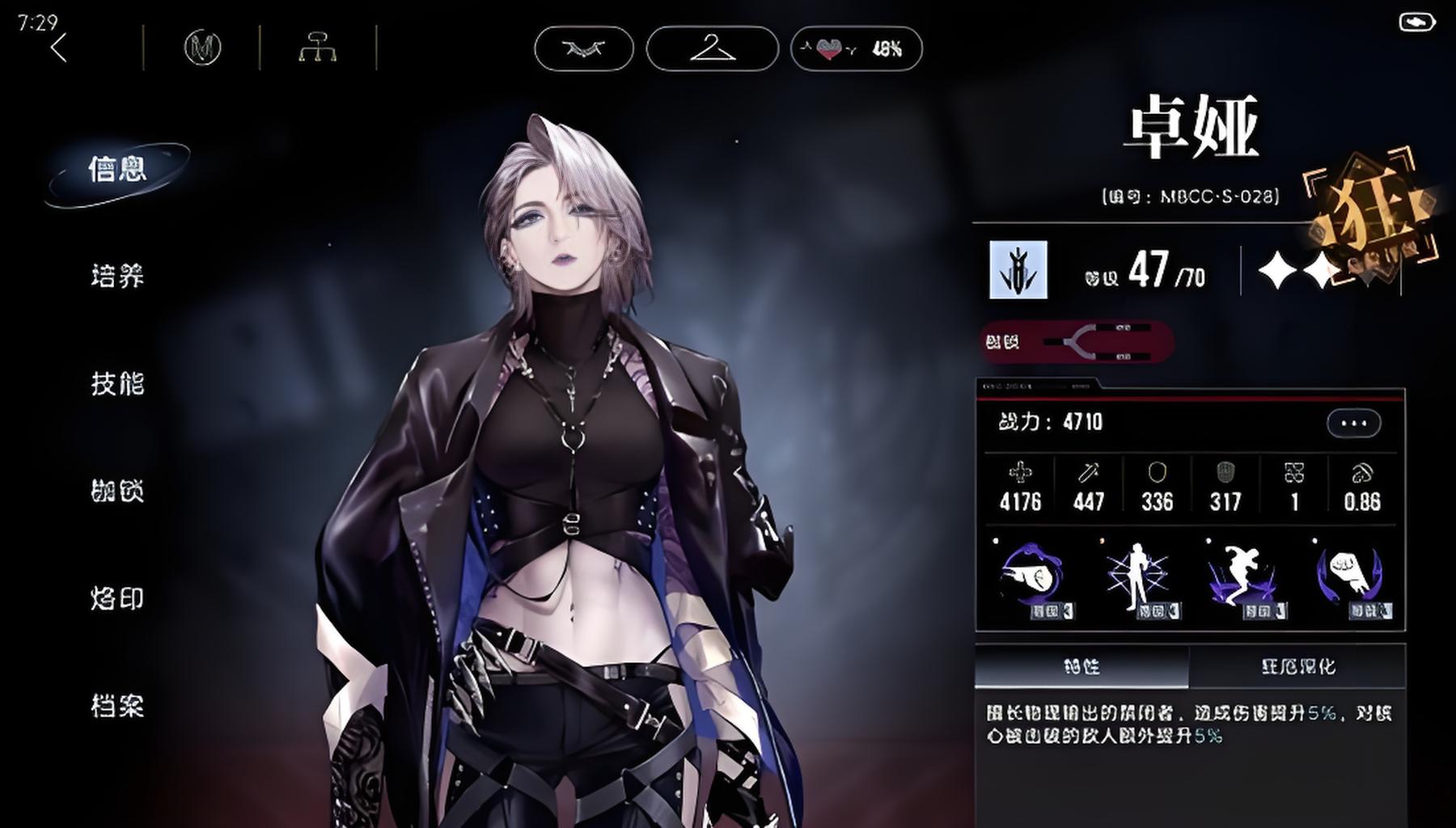Select the standing figure starburst skill

point(1137,578)
